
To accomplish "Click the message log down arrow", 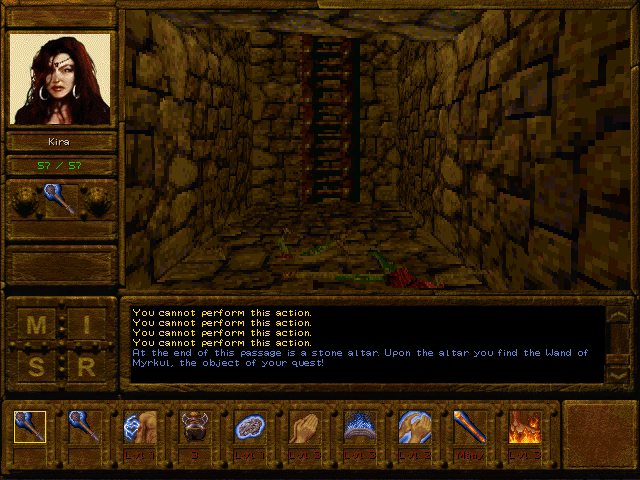I will [618, 372].
